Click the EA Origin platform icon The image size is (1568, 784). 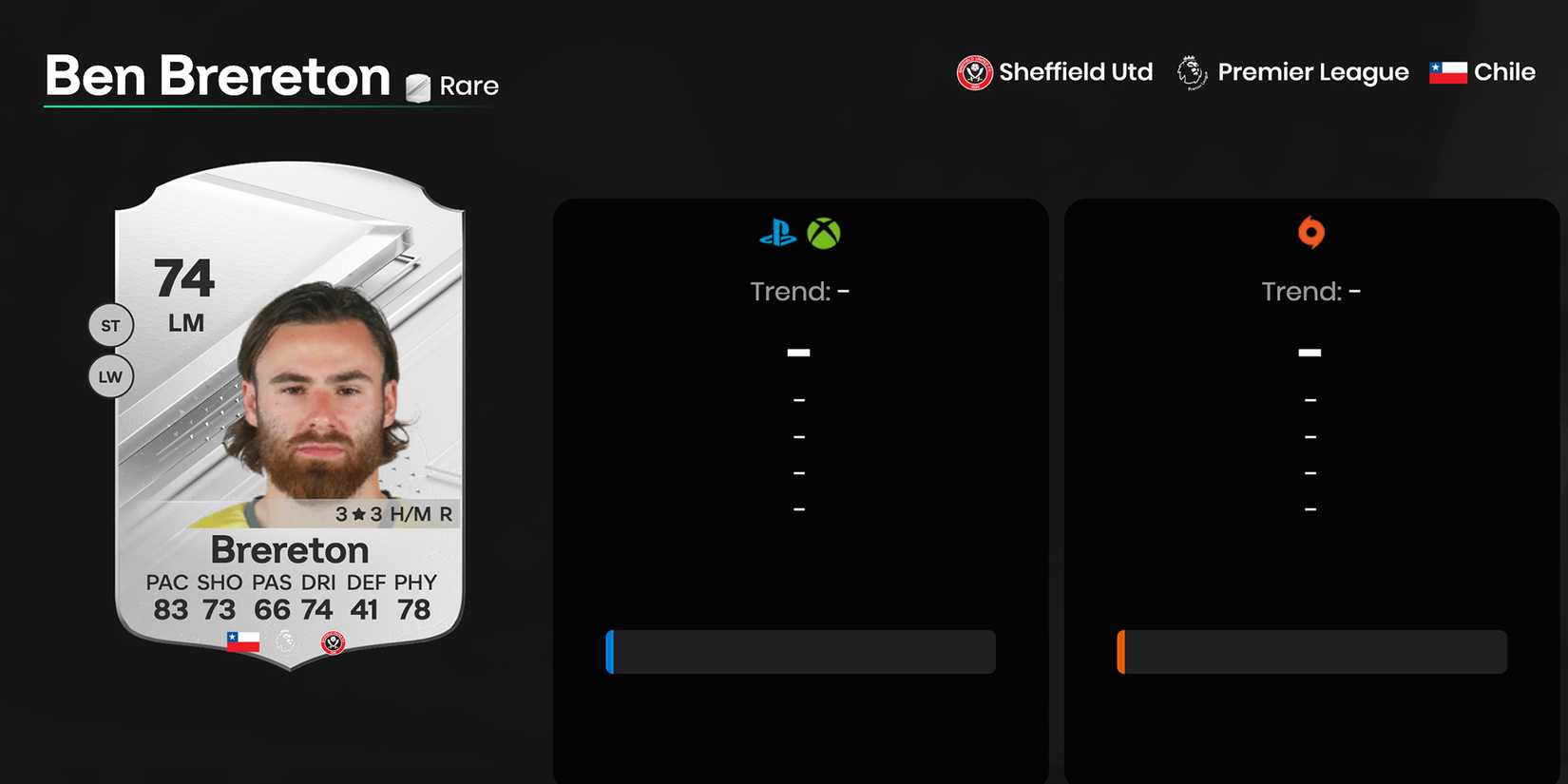[x=1310, y=233]
